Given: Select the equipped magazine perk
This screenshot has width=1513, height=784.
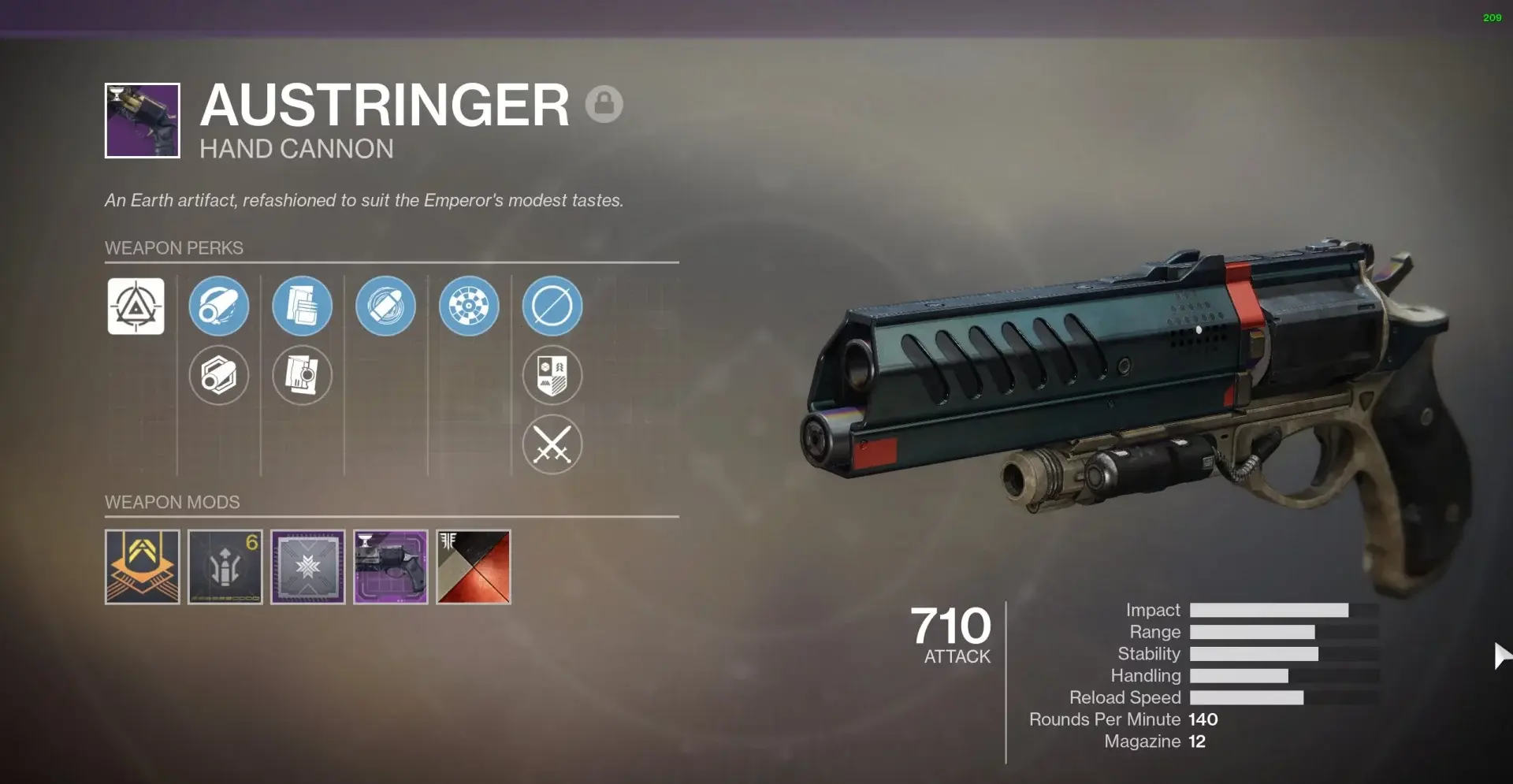Looking at the screenshot, I should click(302, 307).
